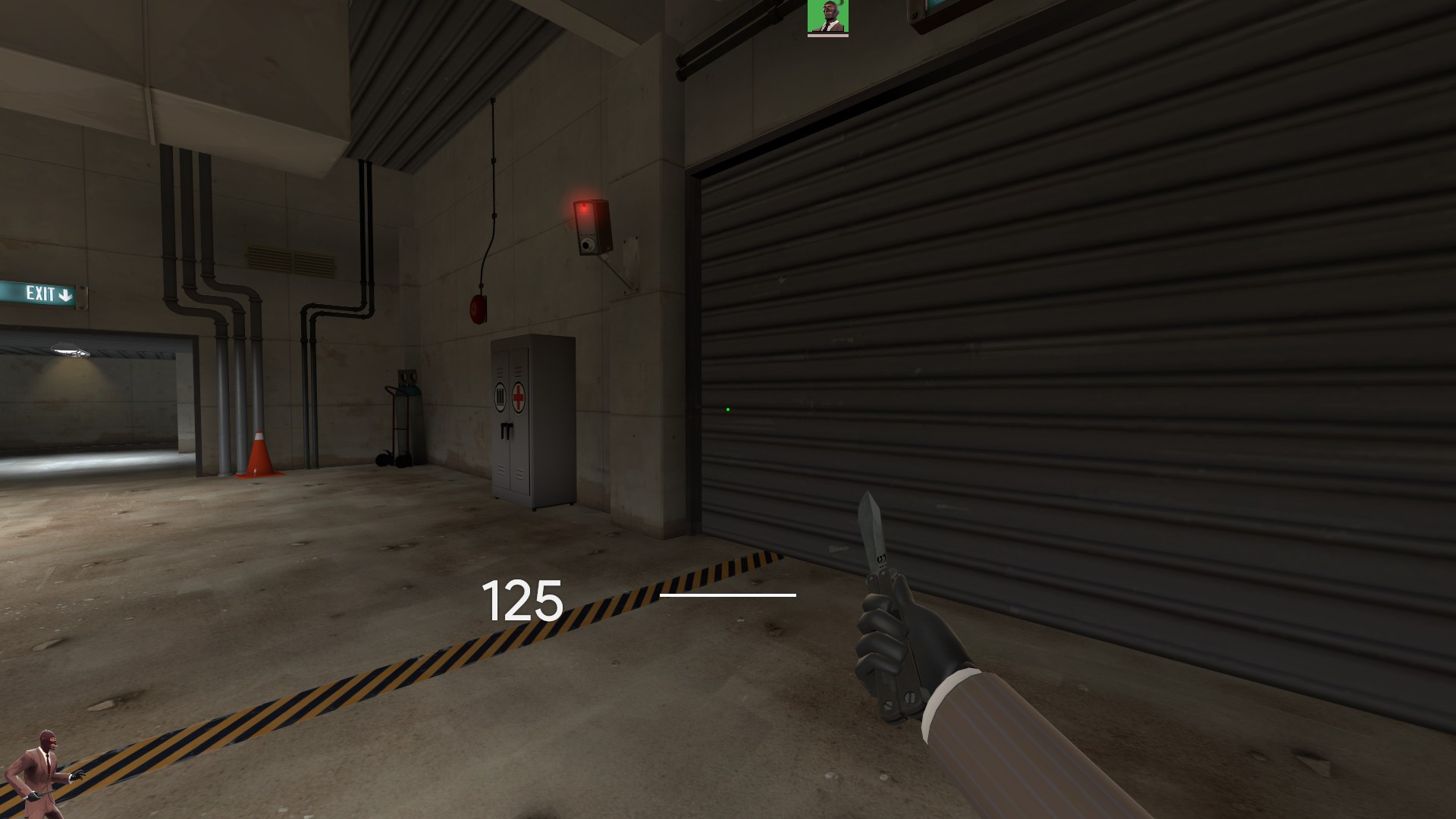Click the Spy disguise portrait icon
Image resolution: width=1456 pixels, height=819 pixels.
pyautogui.click(x=828, y=15)
